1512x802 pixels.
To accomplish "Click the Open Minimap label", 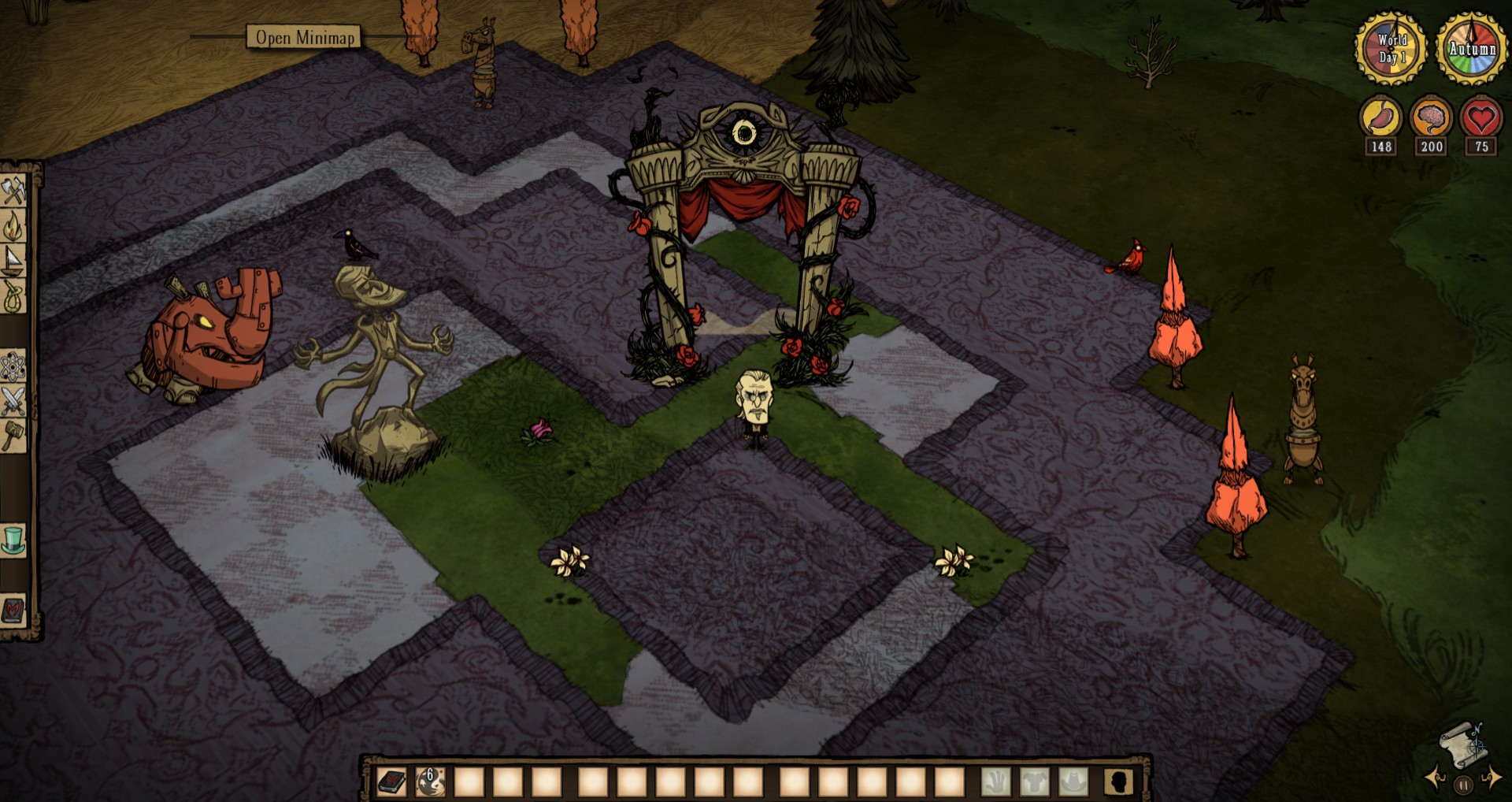I will click(x=305, y=37).
